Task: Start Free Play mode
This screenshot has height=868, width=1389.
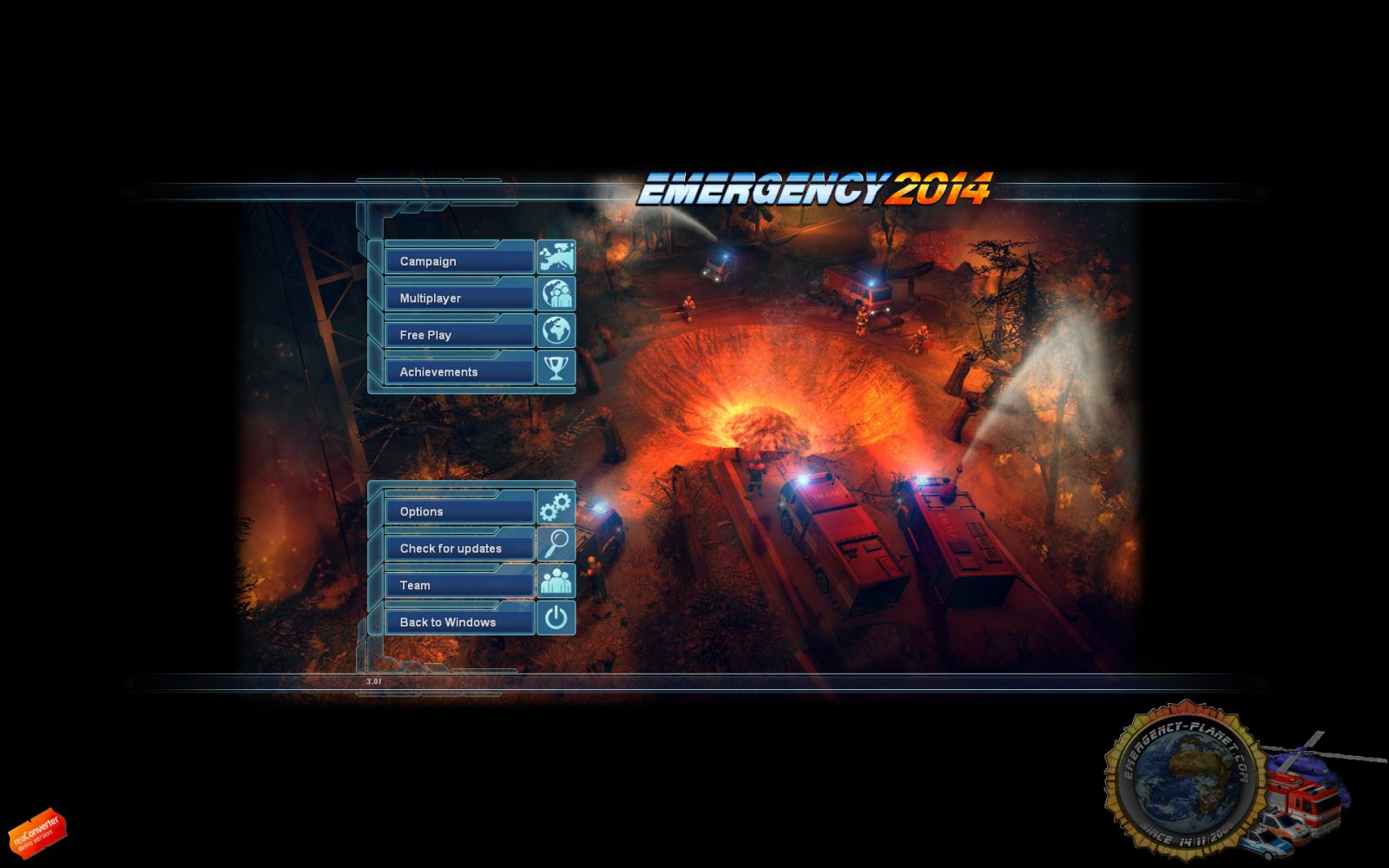Action: click(458, 334)
